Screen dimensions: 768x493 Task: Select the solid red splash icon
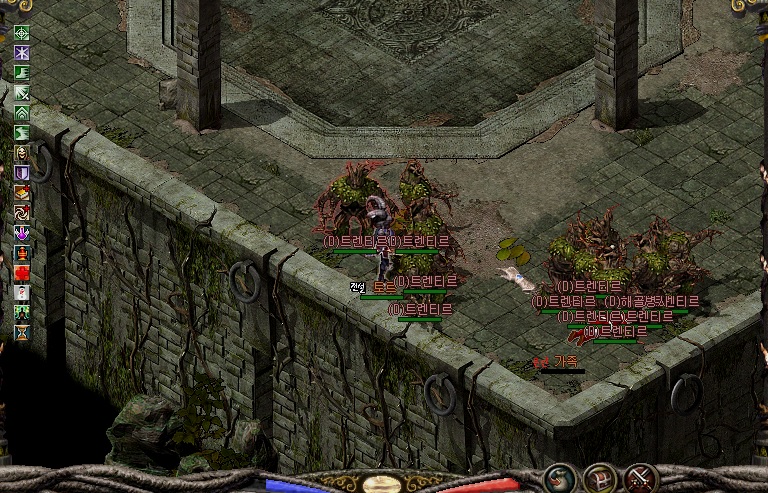(21, 273)
